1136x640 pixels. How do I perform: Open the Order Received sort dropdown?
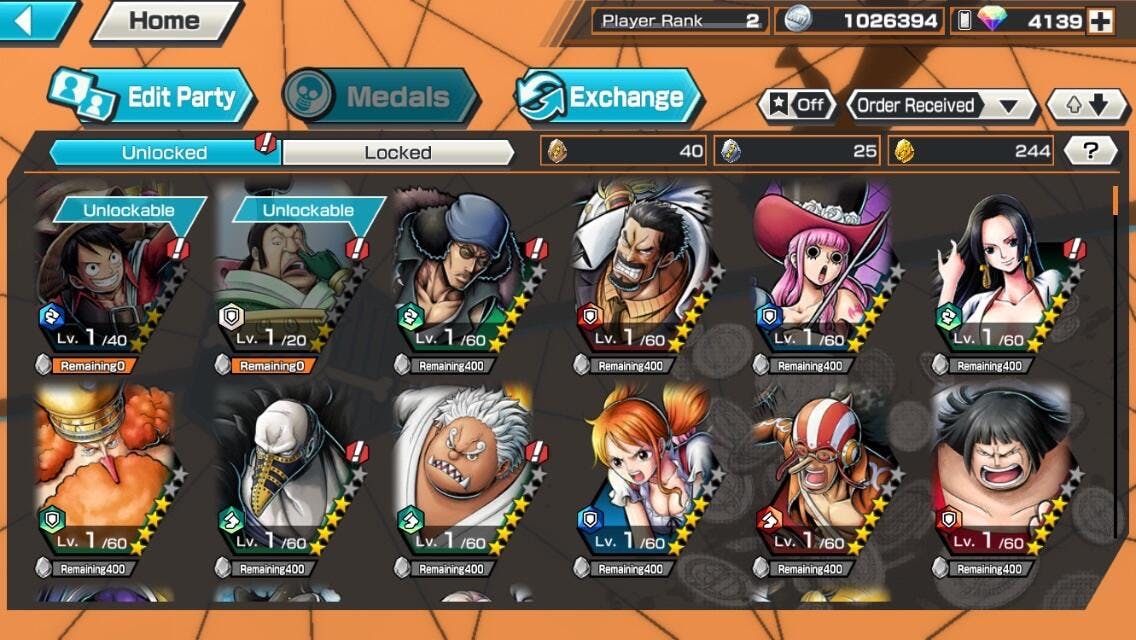pos(929,105)
